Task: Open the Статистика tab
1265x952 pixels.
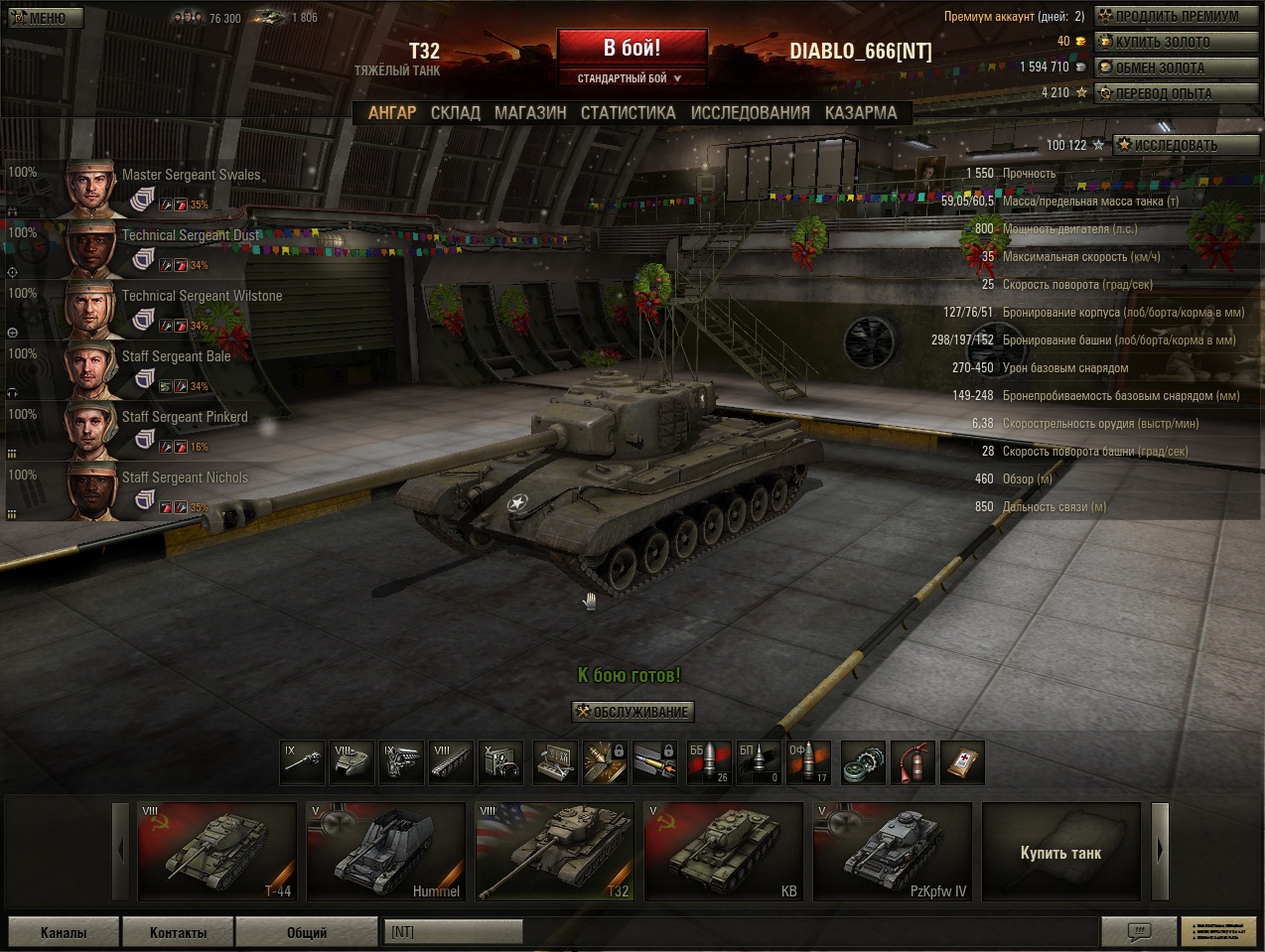Action: pyautogui.click(x=628, y=113)
